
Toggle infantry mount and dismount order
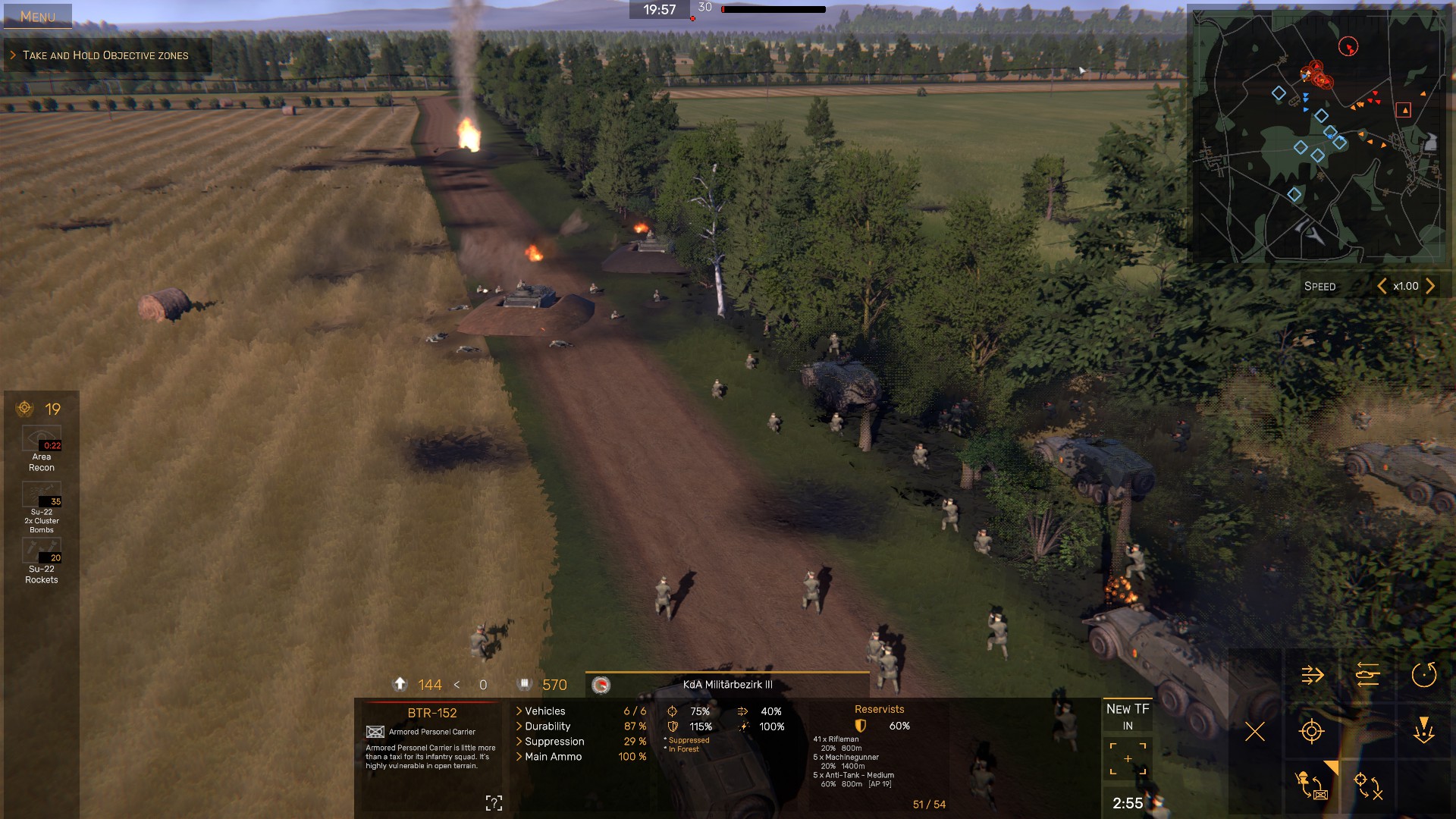coord(1312,785)
